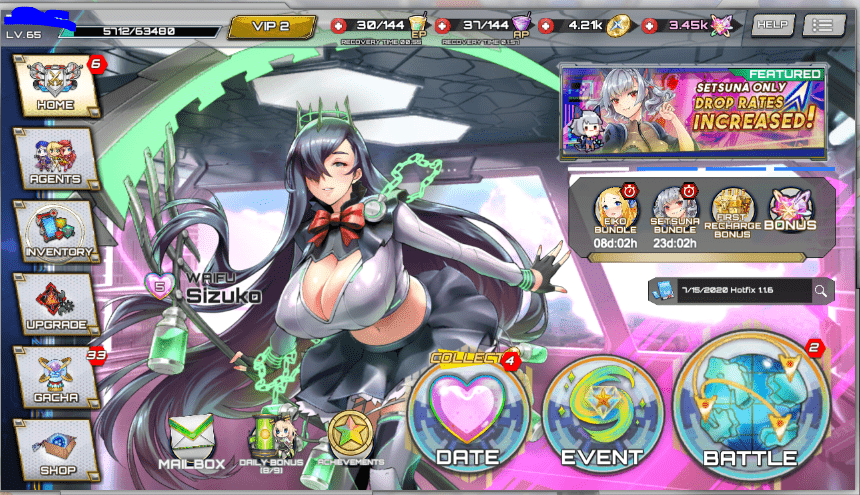Open the Gacha menu
The image size is (860, 495).
click(x=56, y=376)
